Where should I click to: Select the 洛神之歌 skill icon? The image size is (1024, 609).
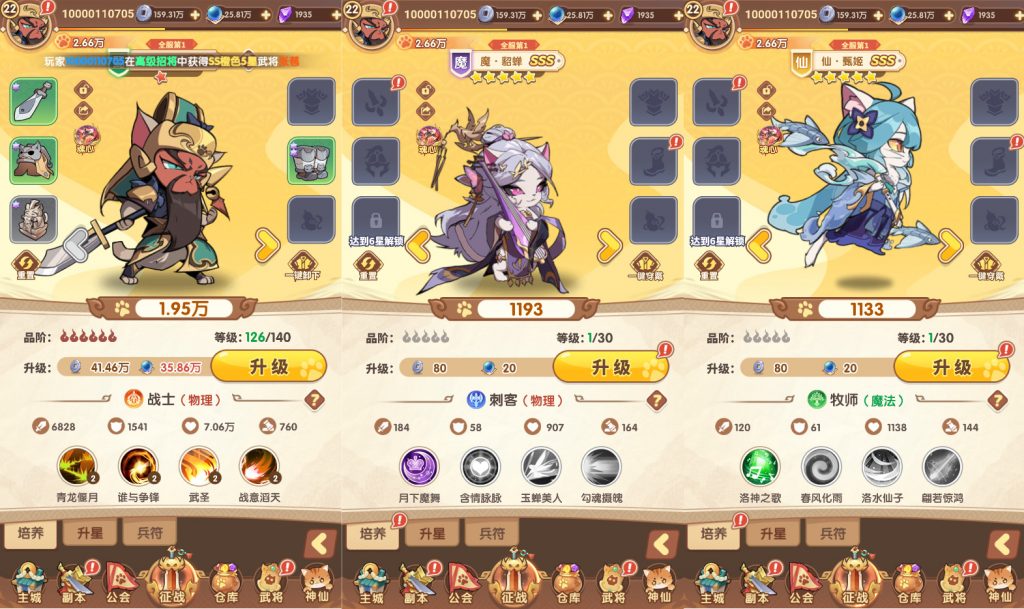point(760,466)
